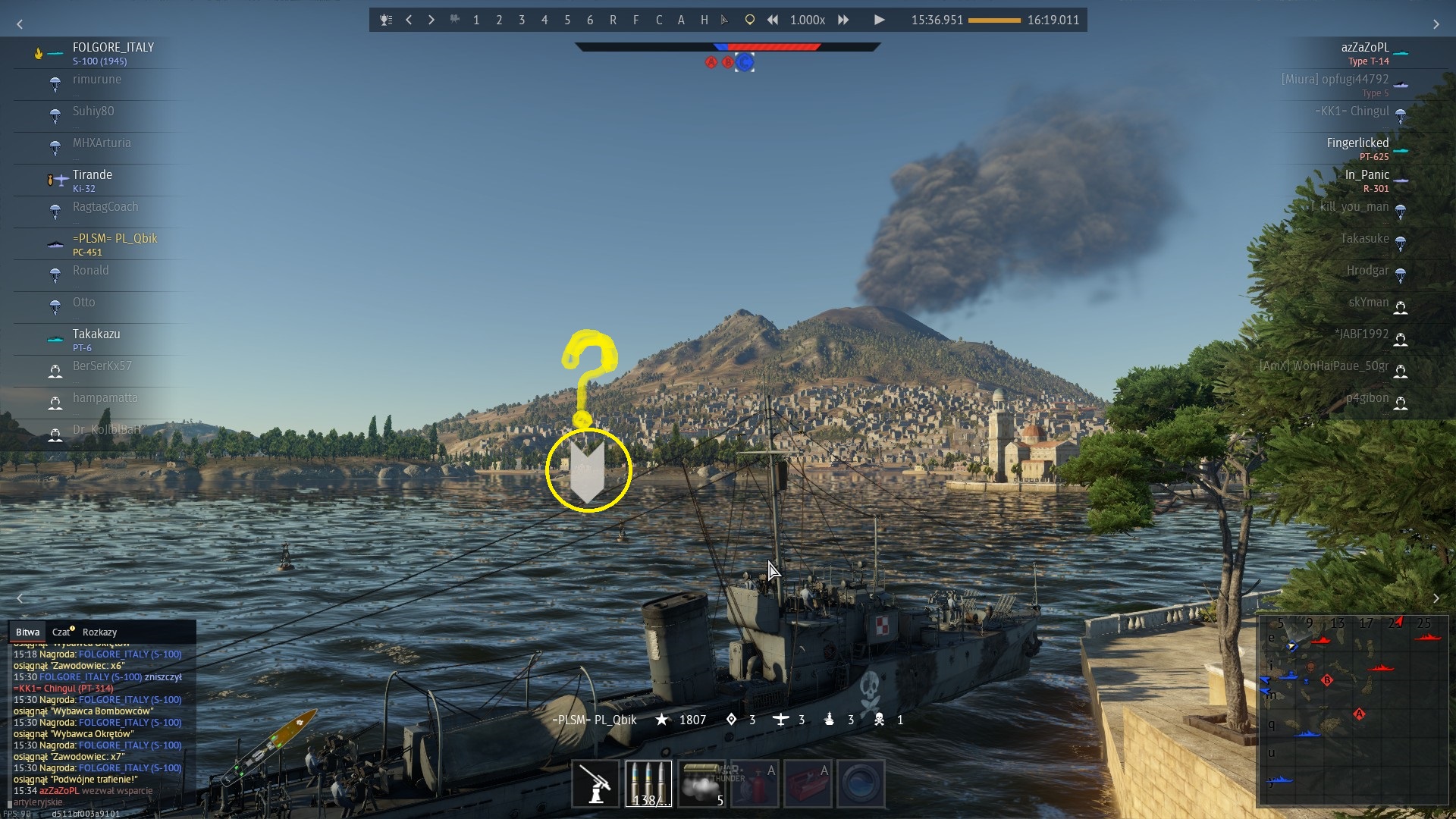Select Tirande with the Ki-32 plane
This screenshot has height=819, width=1456.
[x=93, y=175]
